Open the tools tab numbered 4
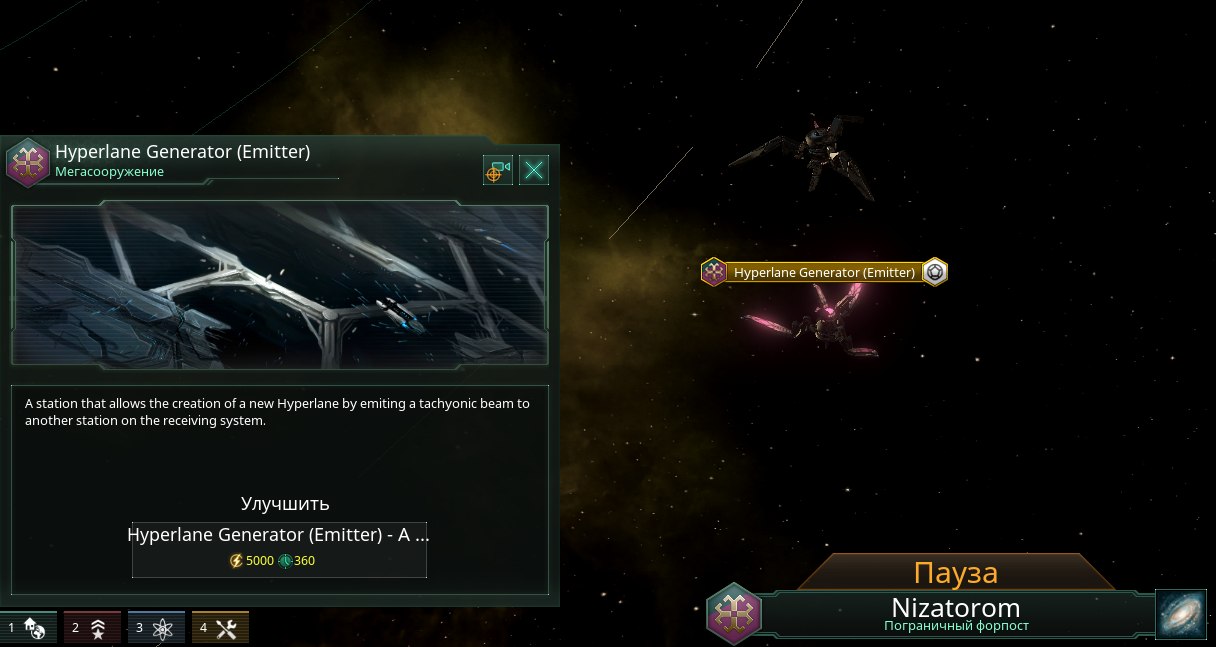The height and width of the screenshot is (647, 1216). pos(220,628)
